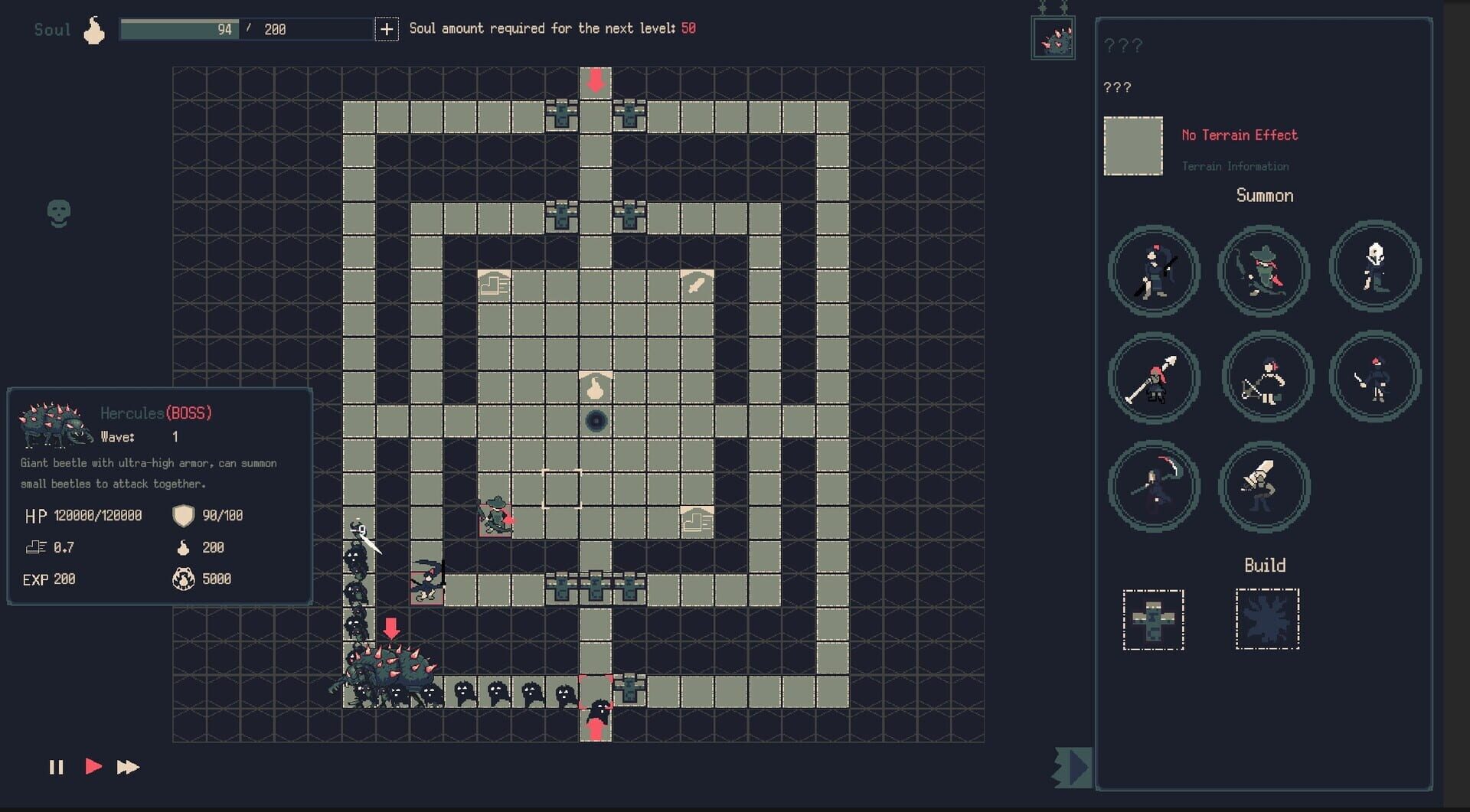Summon the skull-masked unit
1470x812 pixels.
(1374, 268)
